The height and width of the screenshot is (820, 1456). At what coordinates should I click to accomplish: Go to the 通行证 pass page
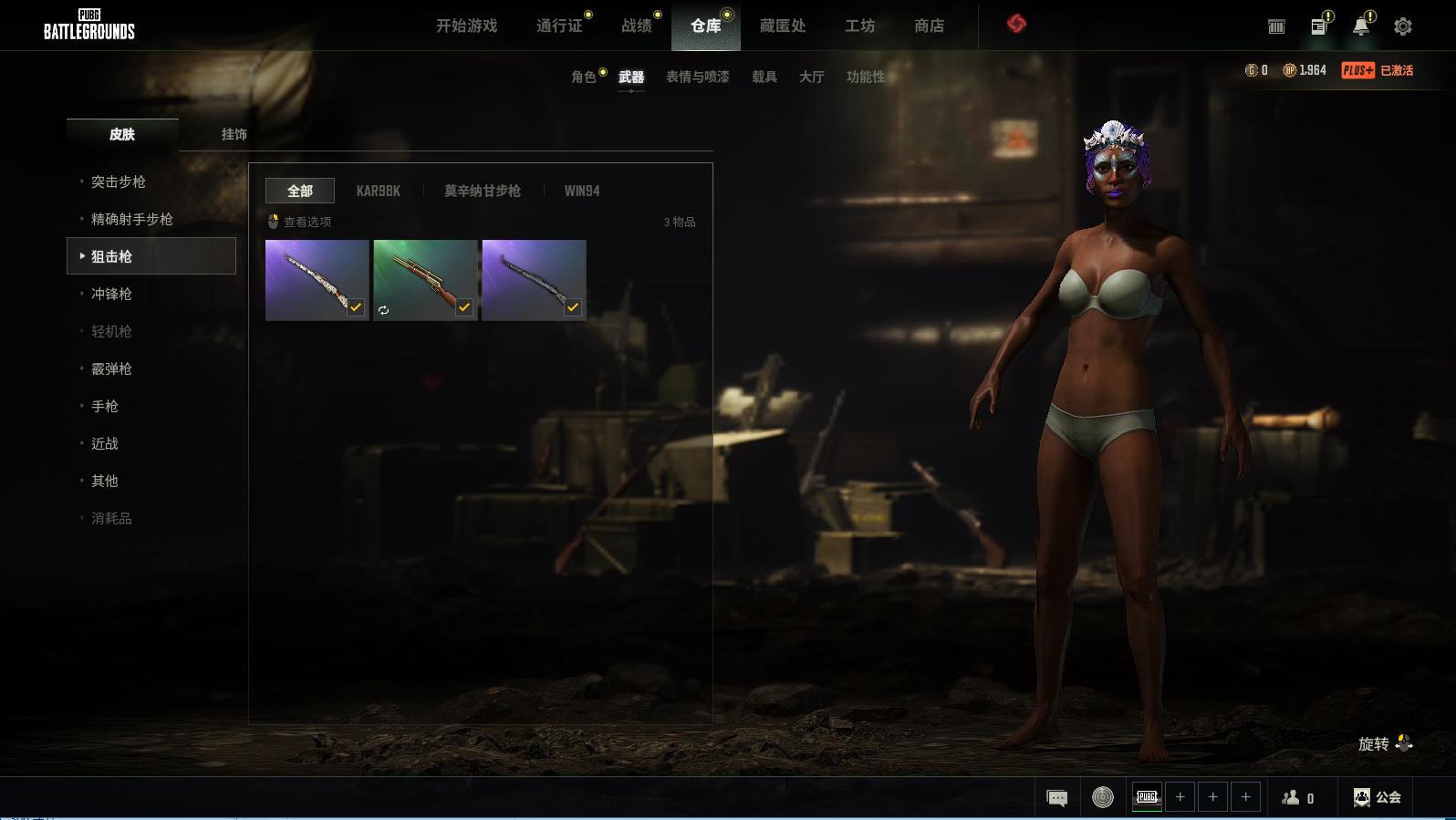pos(559,26)
